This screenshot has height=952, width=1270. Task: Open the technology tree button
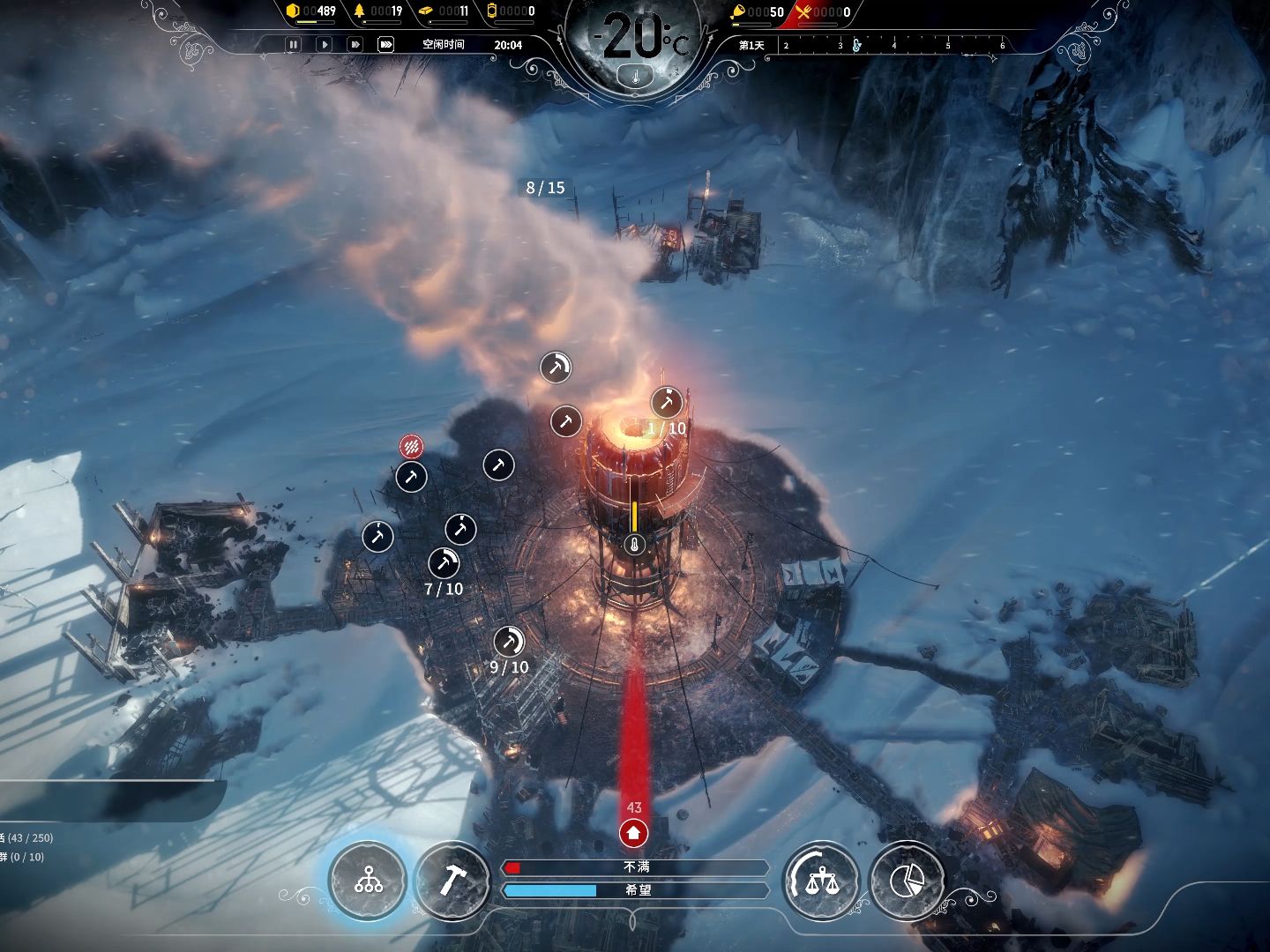(x=368, y=879)
